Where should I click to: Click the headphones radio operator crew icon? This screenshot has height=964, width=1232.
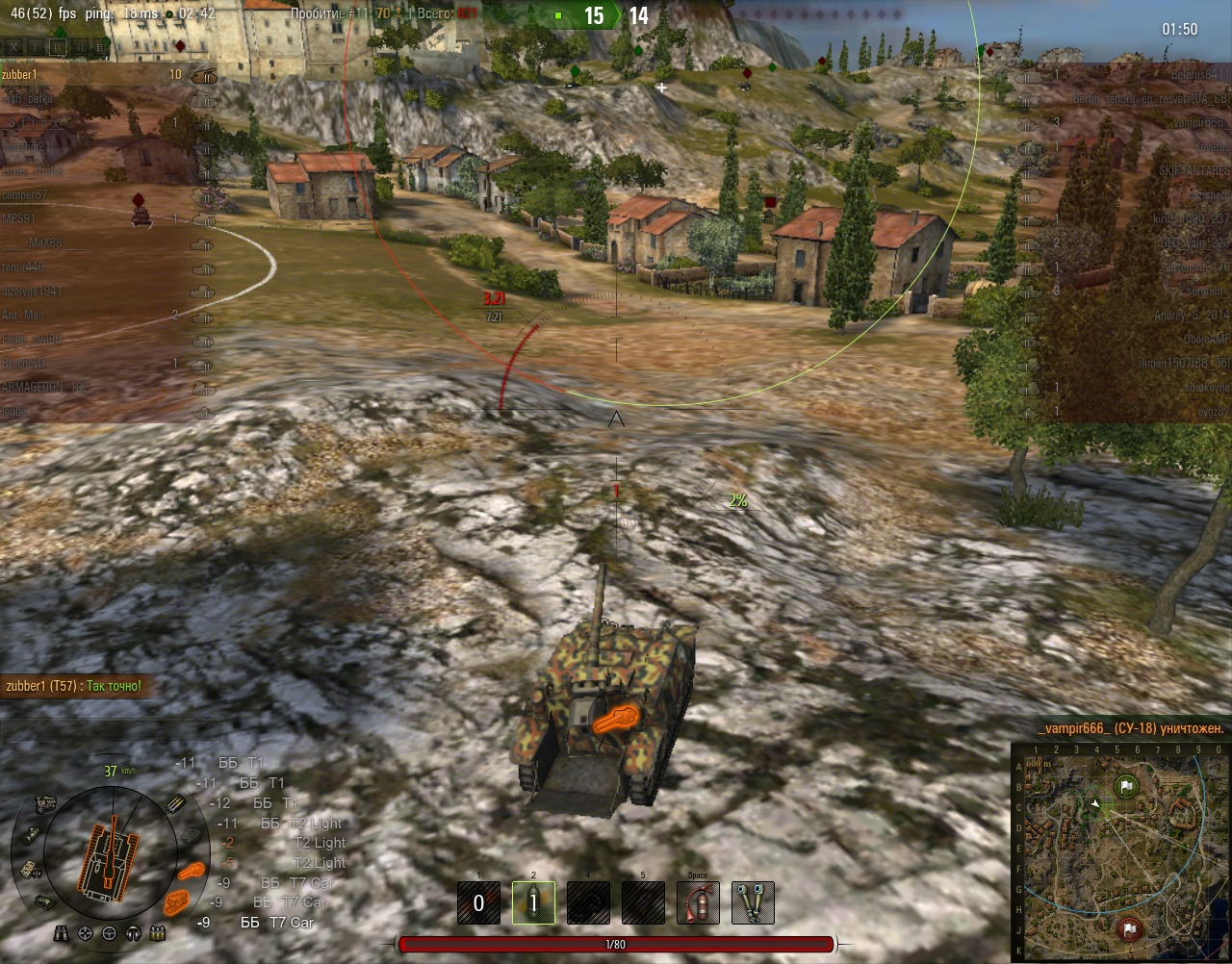133,933
